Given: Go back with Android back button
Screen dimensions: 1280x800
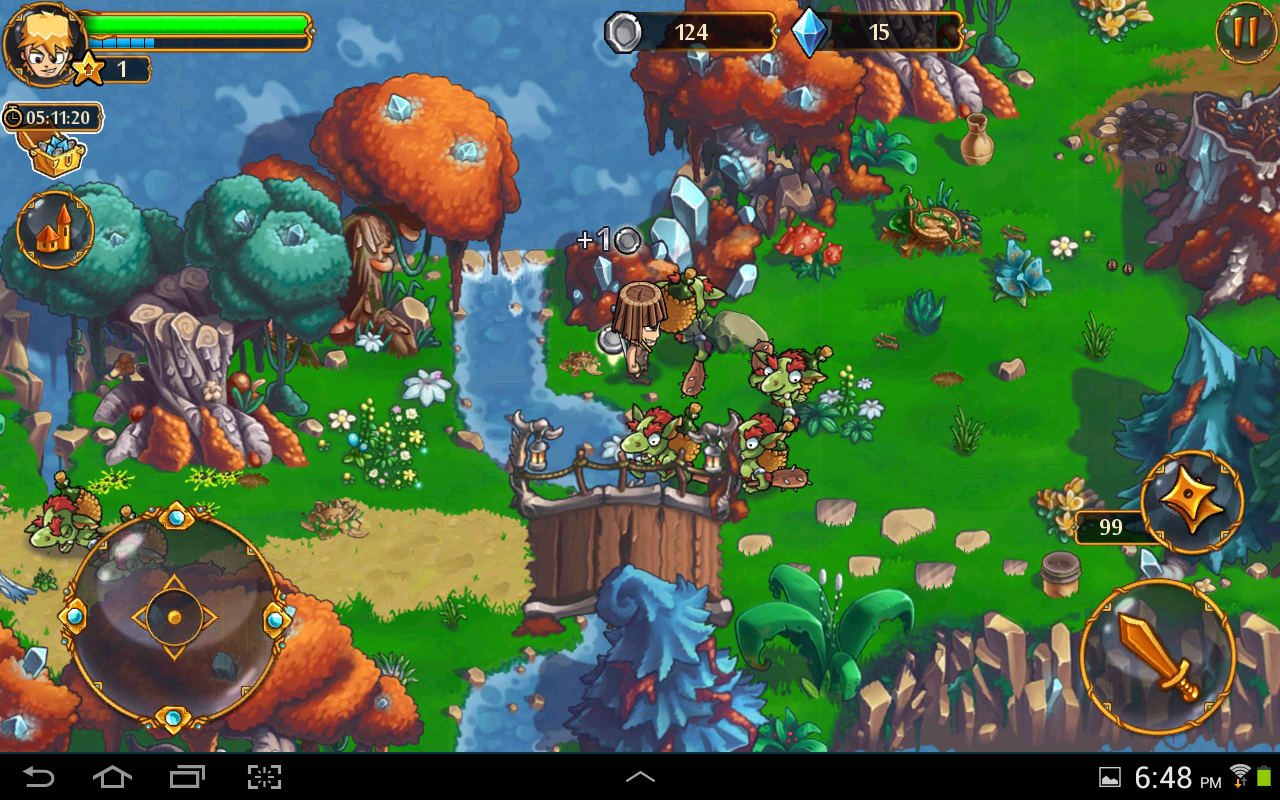Looking at the screenshot, I should tap(39, 777).
